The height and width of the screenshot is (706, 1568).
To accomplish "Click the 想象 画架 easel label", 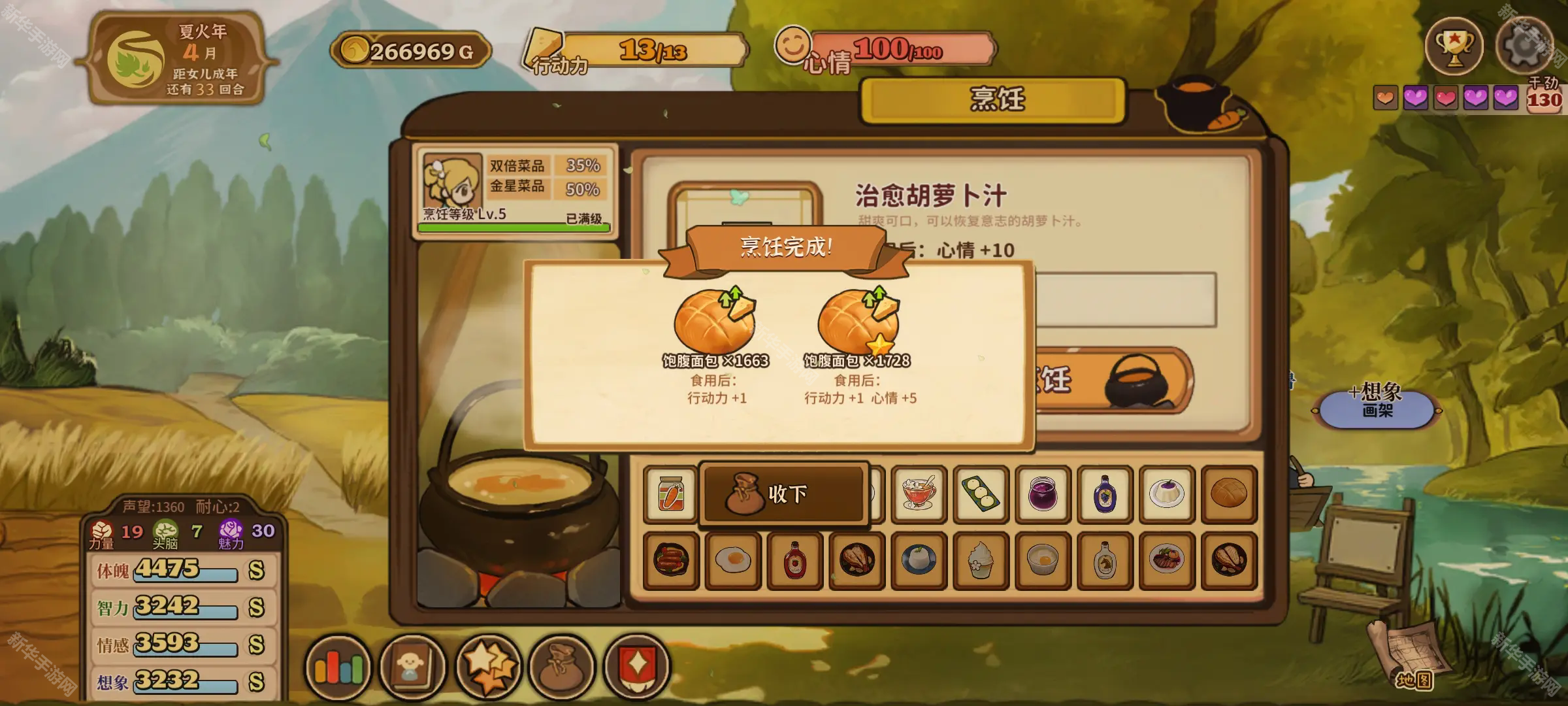I will 1377,401.
